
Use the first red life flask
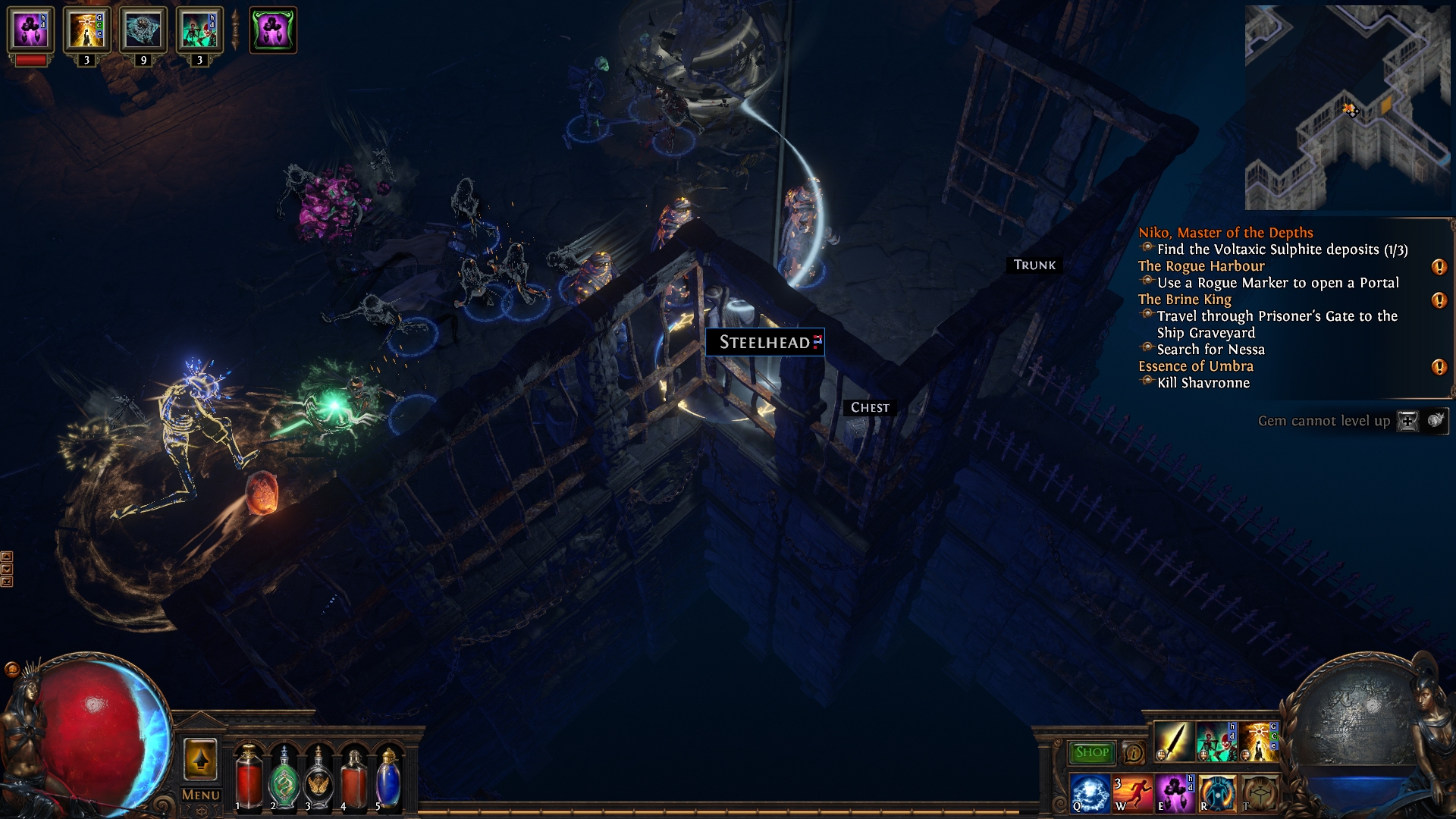(x=249, y=777)
